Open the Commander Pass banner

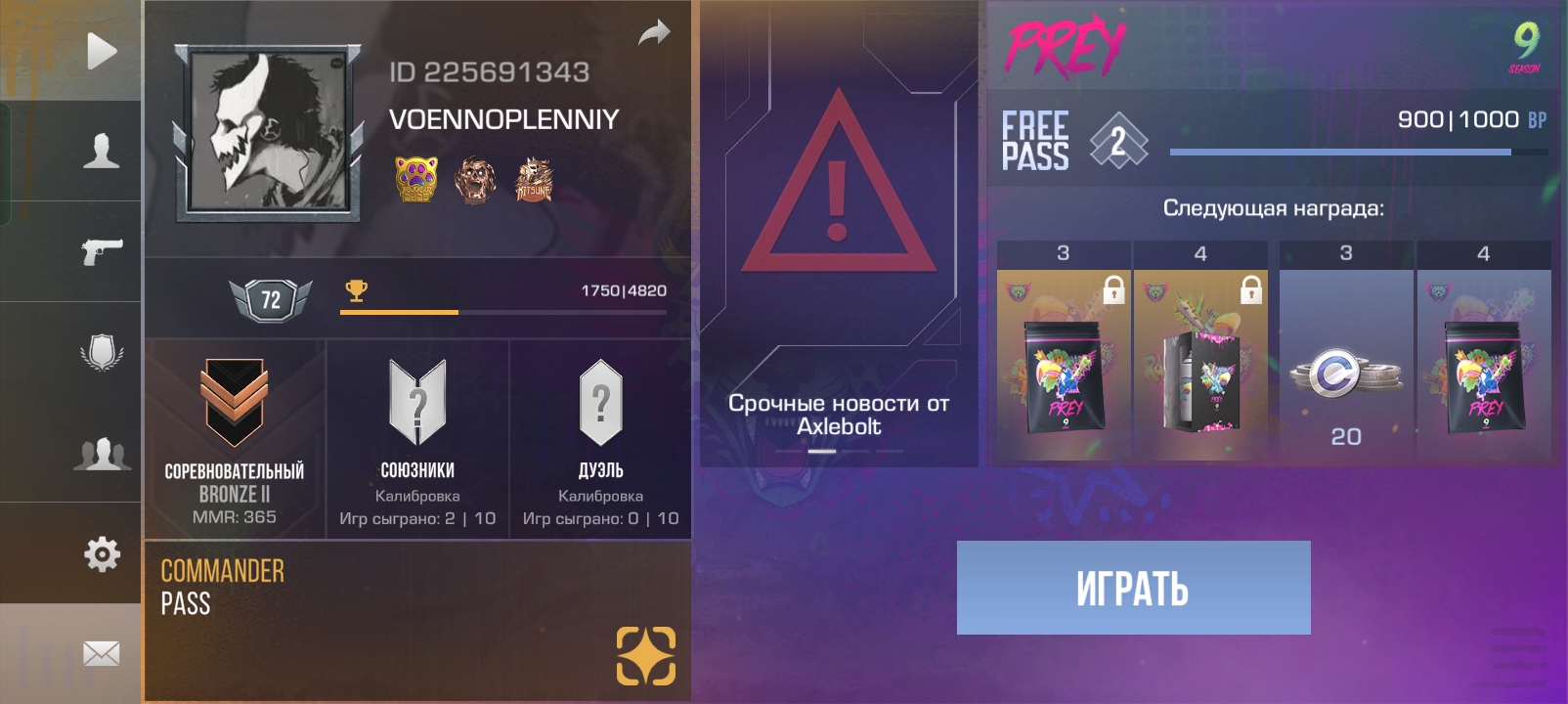[x=417, y=621]
